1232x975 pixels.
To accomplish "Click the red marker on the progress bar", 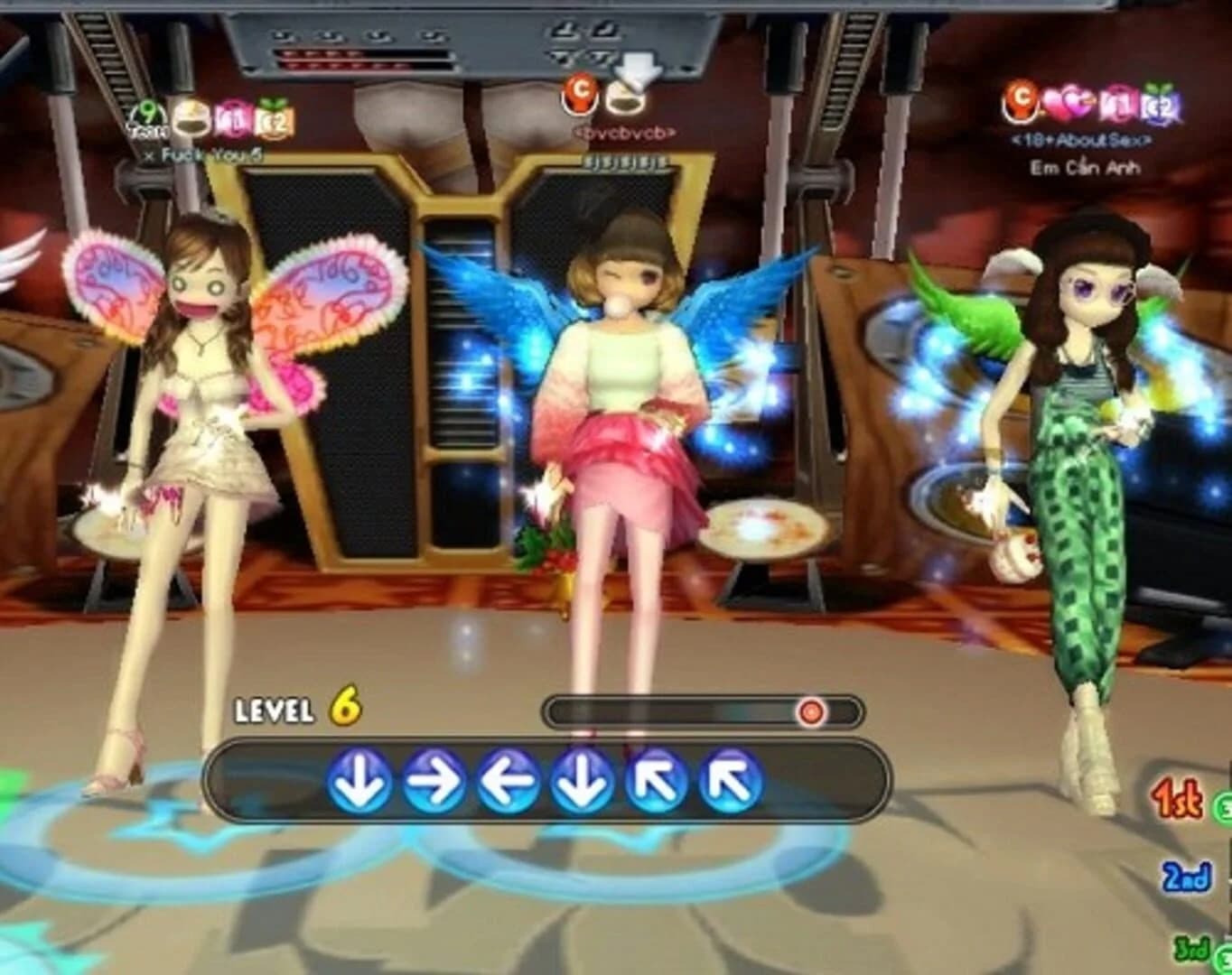I will [810, 711].
